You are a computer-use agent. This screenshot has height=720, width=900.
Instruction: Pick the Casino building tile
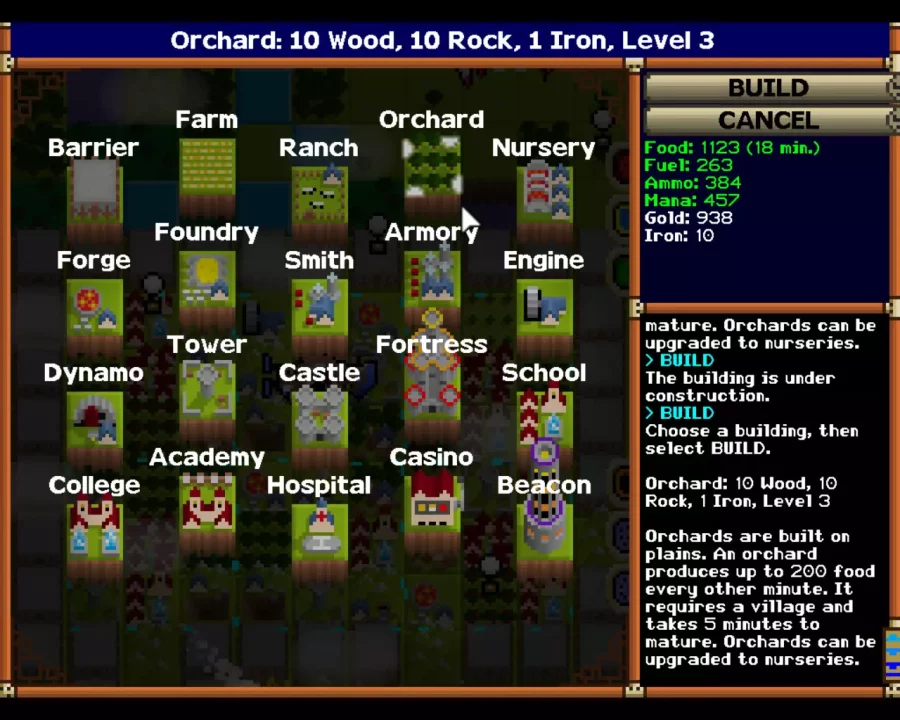pos(431,500)
